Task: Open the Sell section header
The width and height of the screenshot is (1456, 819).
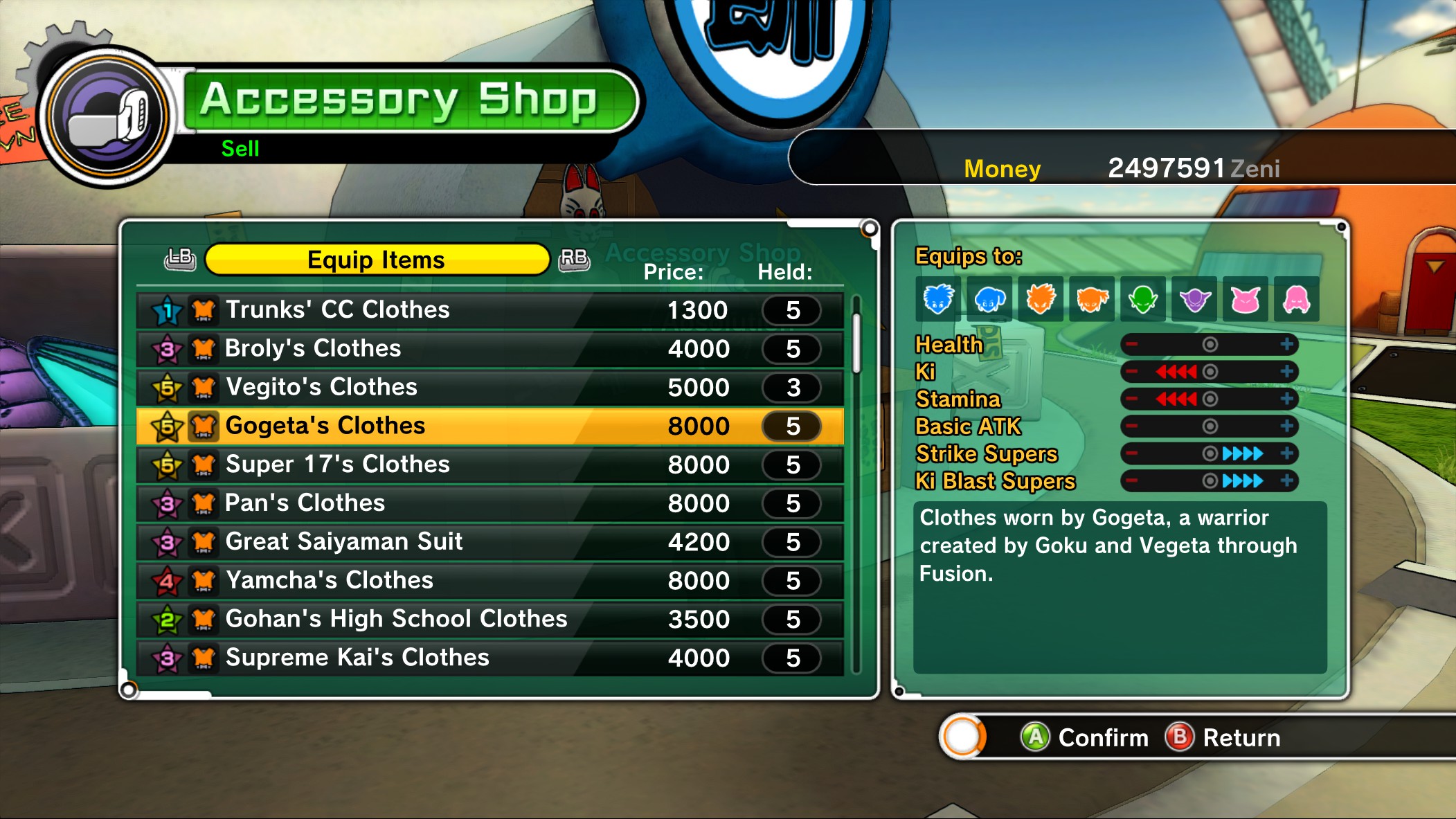Action: point(240,148)
